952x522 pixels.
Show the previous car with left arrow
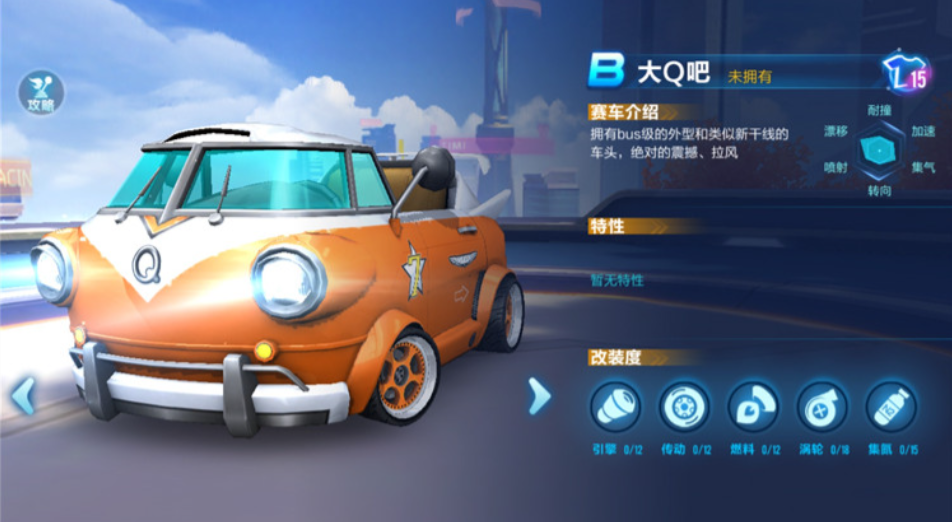point(23,396)
